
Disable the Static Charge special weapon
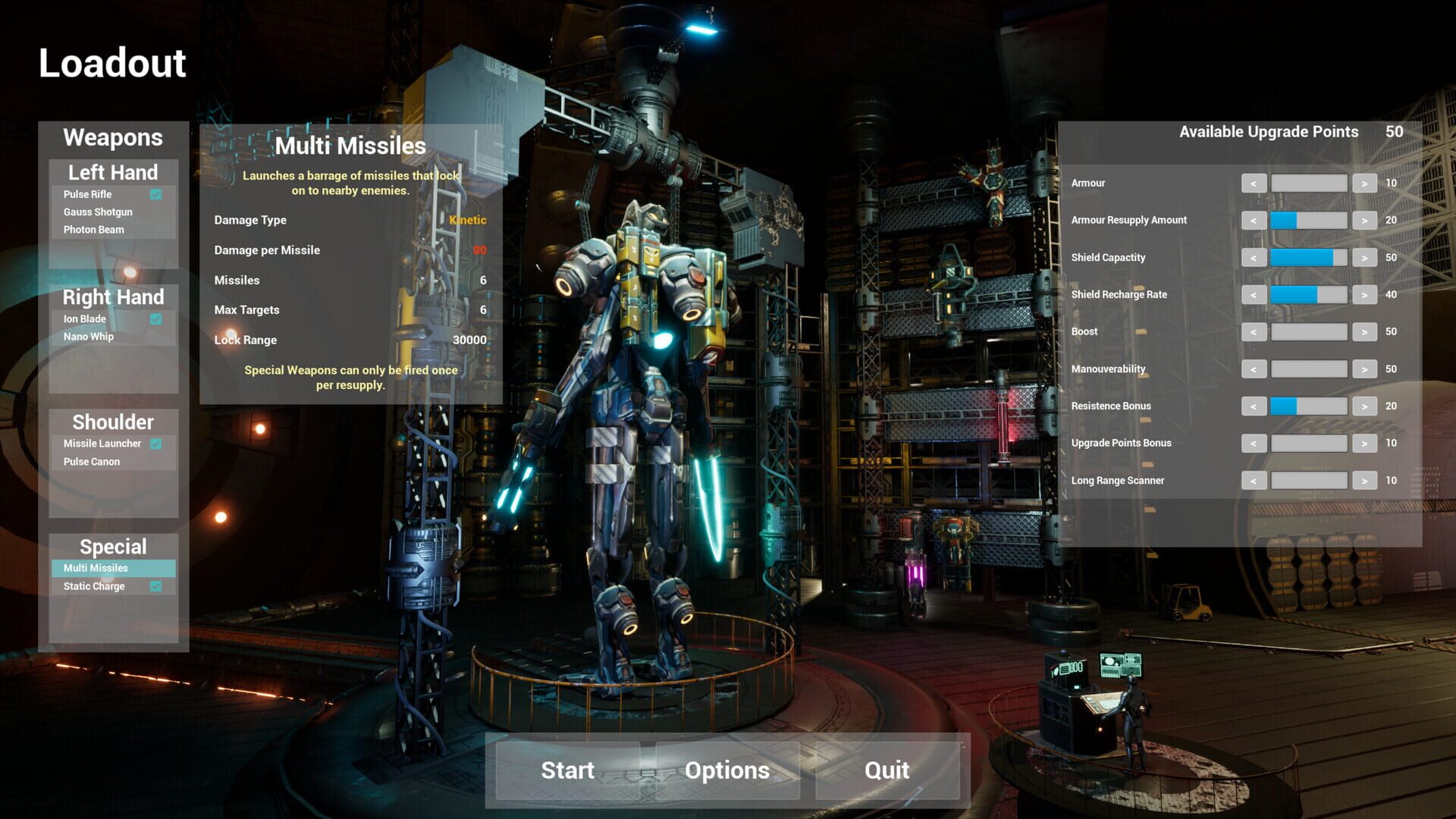(x=157, y=585)
